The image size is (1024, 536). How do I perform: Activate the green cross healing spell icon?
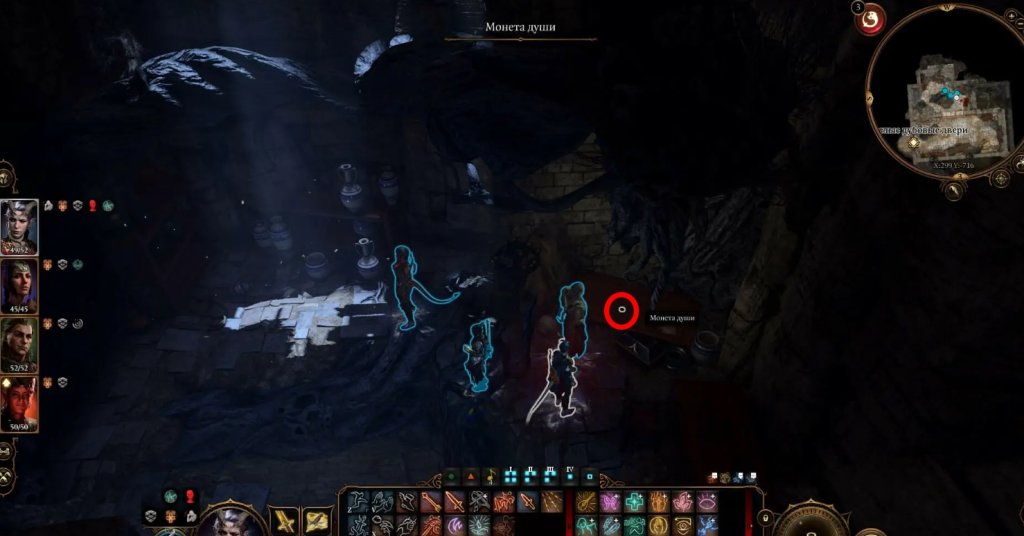(635, 502)
